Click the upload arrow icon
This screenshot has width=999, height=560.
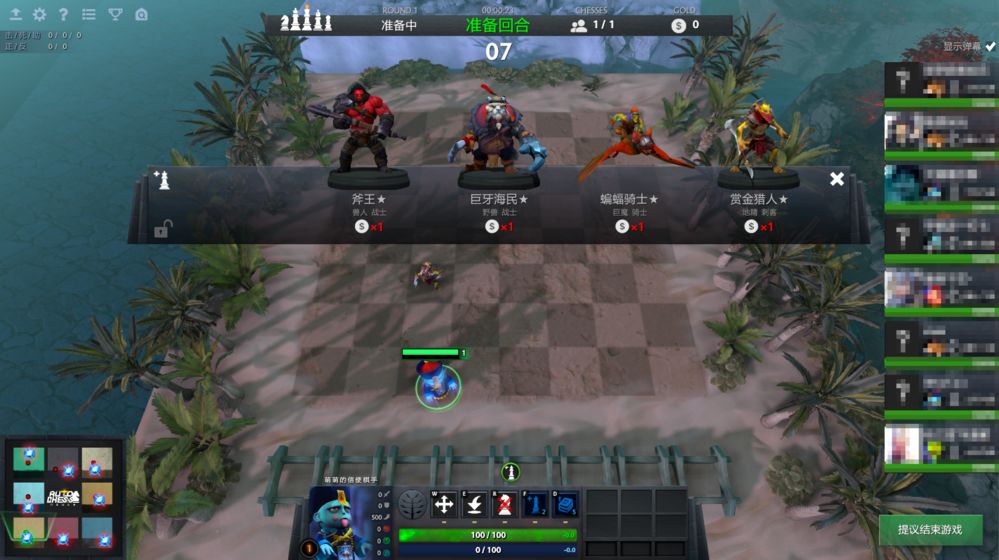point(15,15)
